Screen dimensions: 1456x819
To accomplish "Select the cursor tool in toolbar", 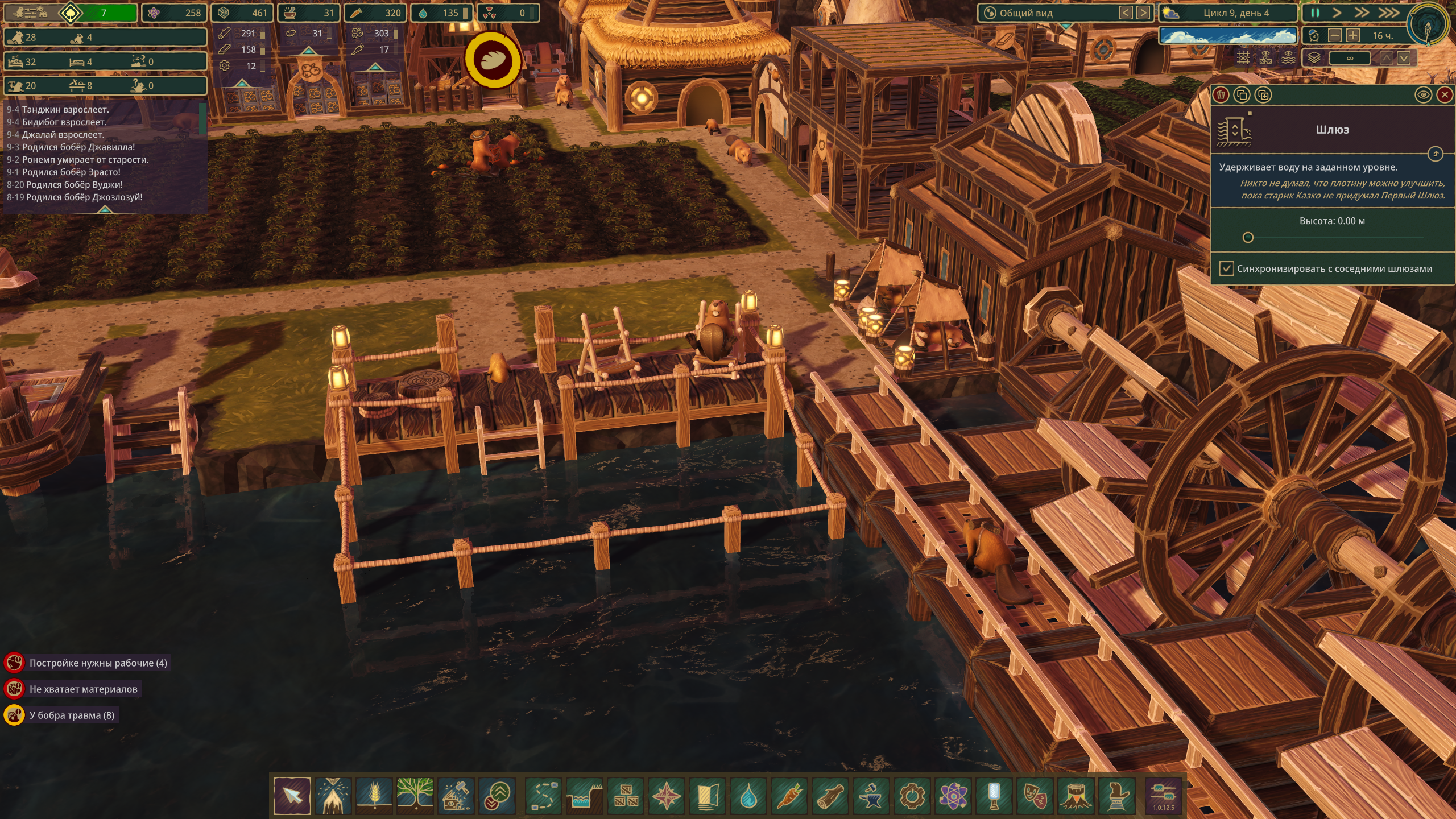I will (x=292, y=796).
